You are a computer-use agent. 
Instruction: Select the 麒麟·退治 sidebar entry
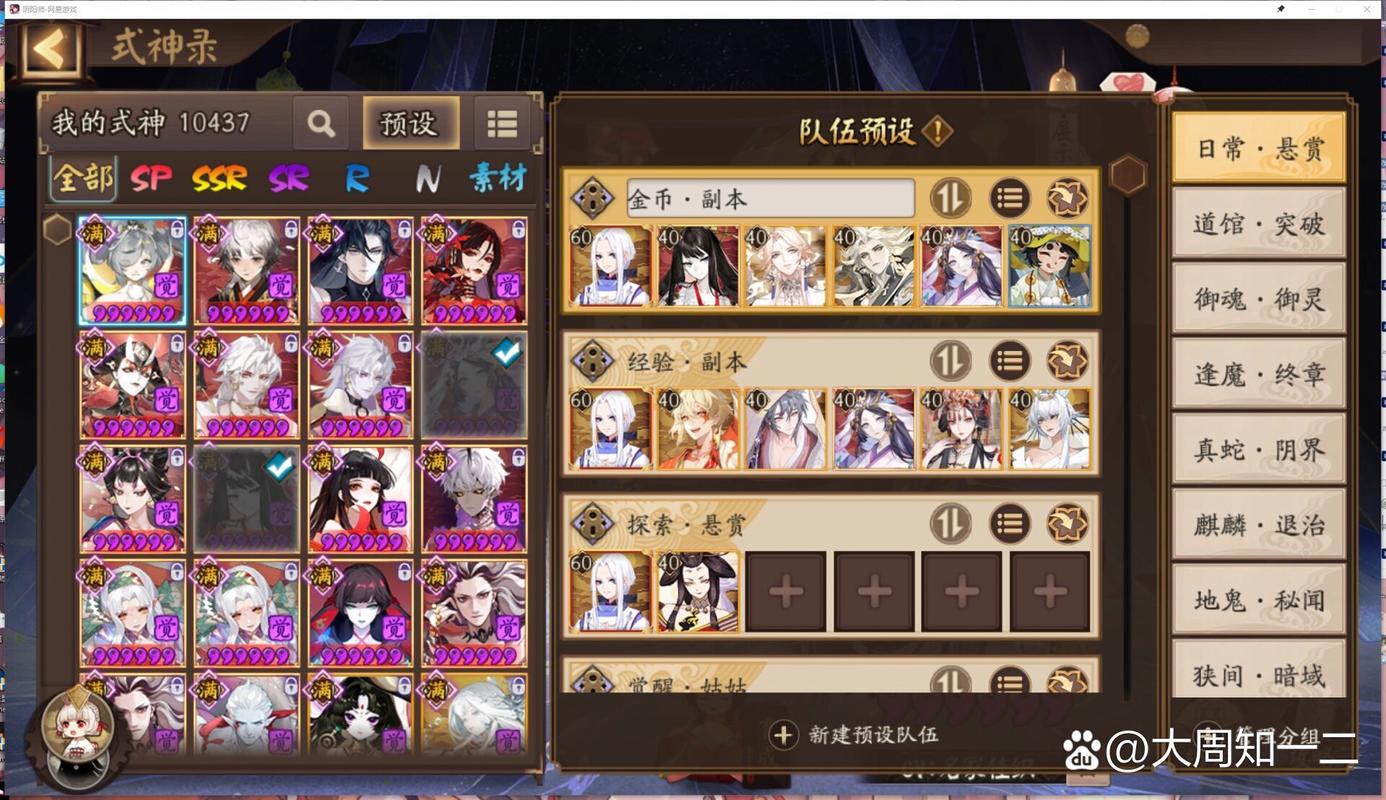[x=1258, y=523]
